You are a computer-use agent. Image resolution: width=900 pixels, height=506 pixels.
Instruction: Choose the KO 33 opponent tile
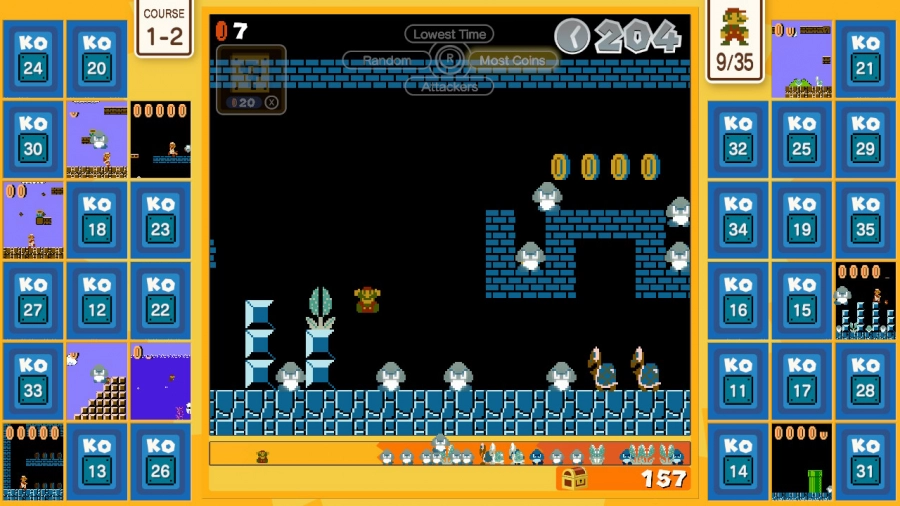33,381
